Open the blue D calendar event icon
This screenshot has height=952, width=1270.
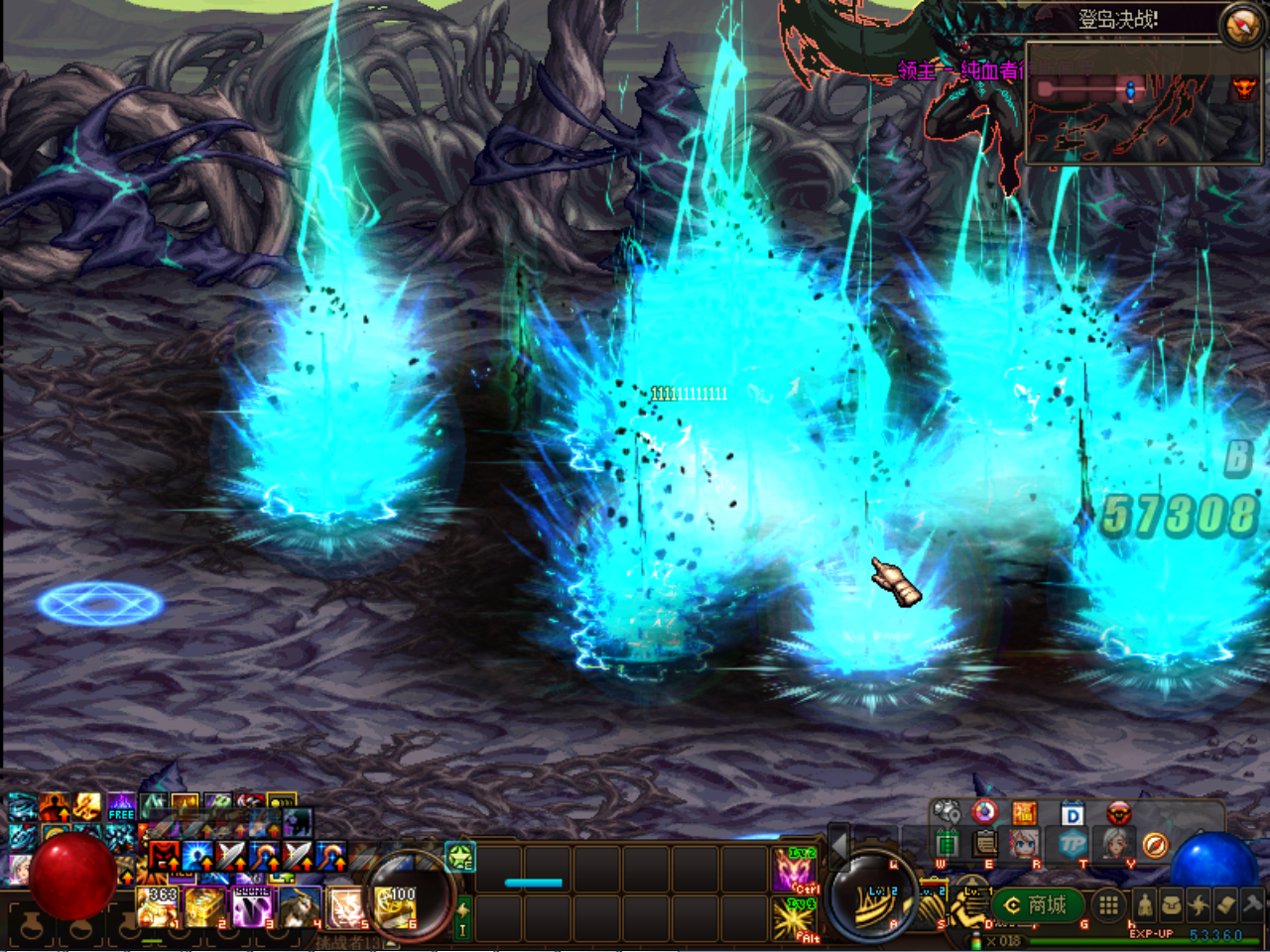[1072, 812]
